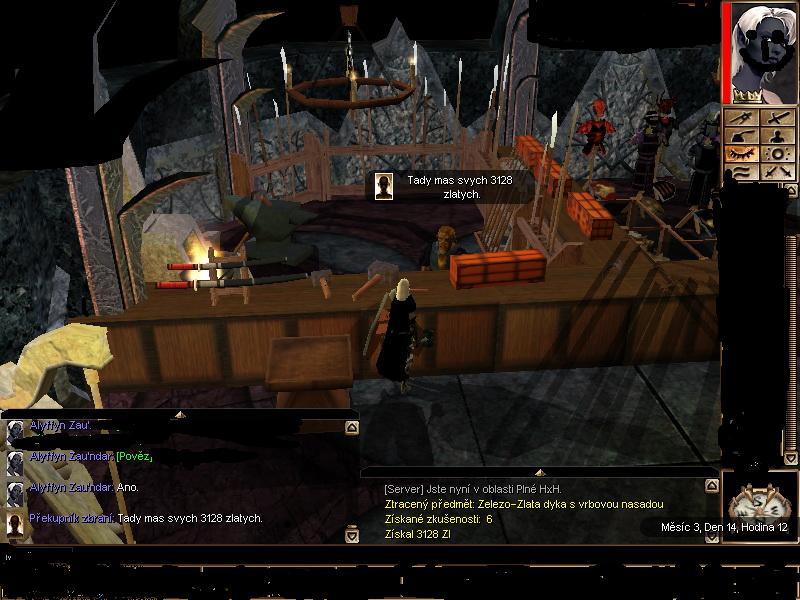Click the drow character portrait
Viewport: 800px width, 600px height.
[762, 49]
